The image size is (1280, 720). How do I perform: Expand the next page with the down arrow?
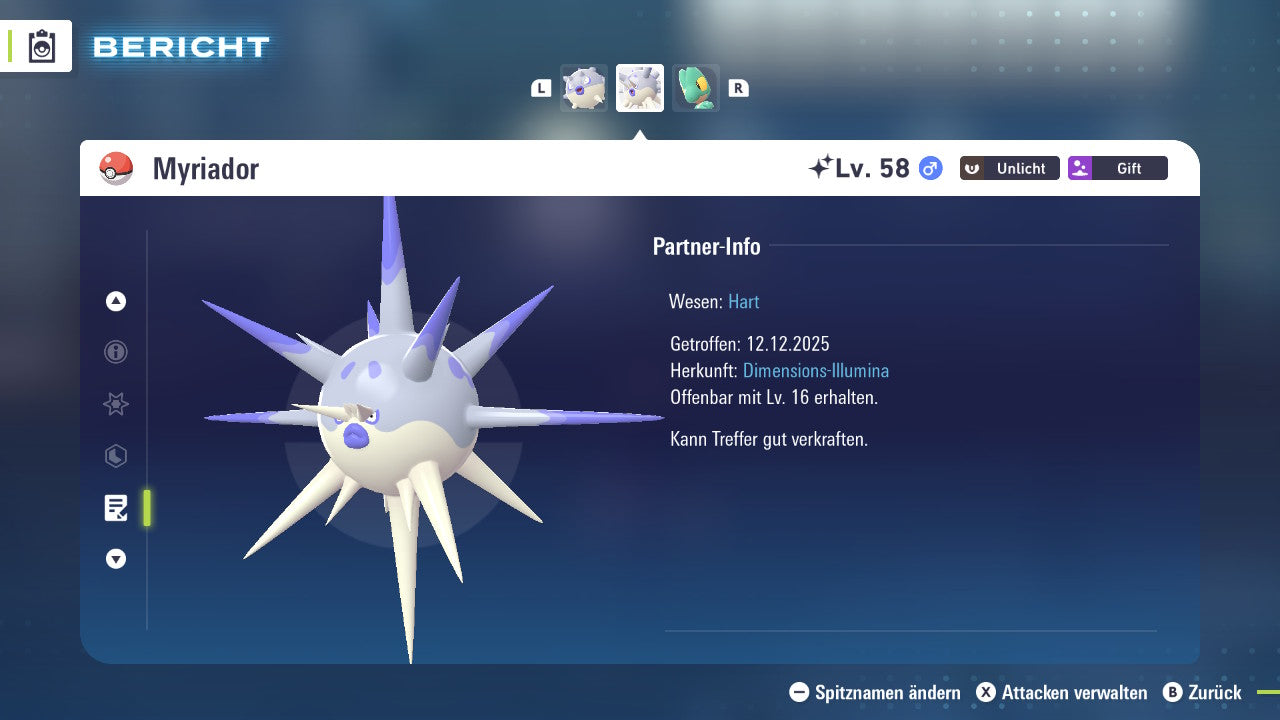point(115,559)
